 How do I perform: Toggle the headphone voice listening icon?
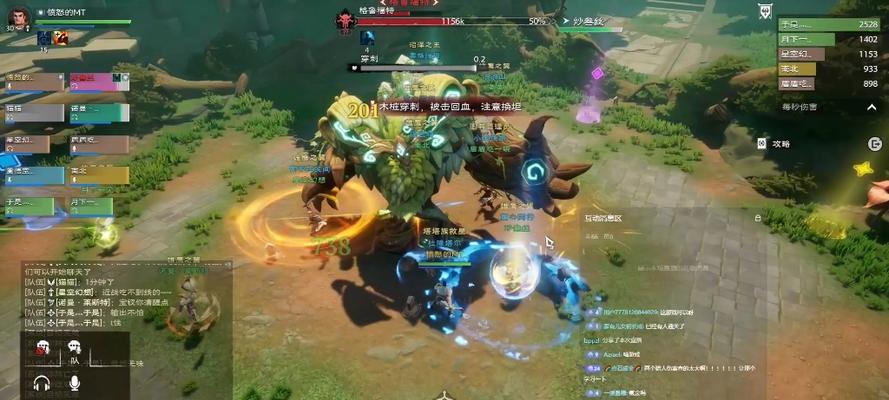click(x=42, y=383)
